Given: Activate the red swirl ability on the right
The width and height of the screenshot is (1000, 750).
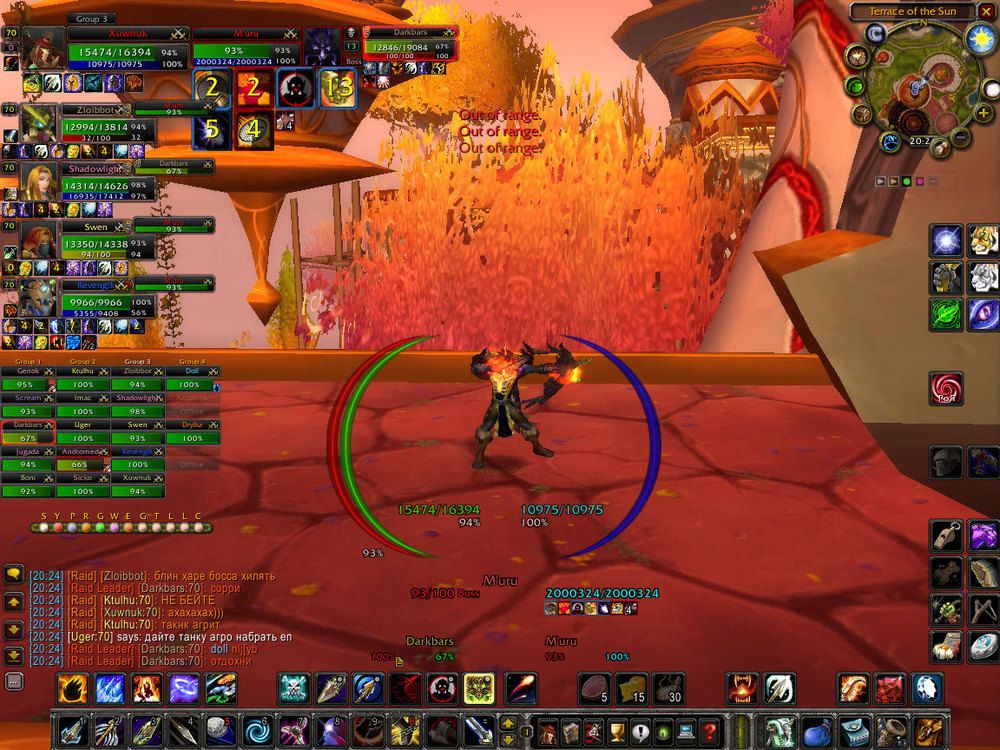Looking at the screenshot, I should (945, 390).
